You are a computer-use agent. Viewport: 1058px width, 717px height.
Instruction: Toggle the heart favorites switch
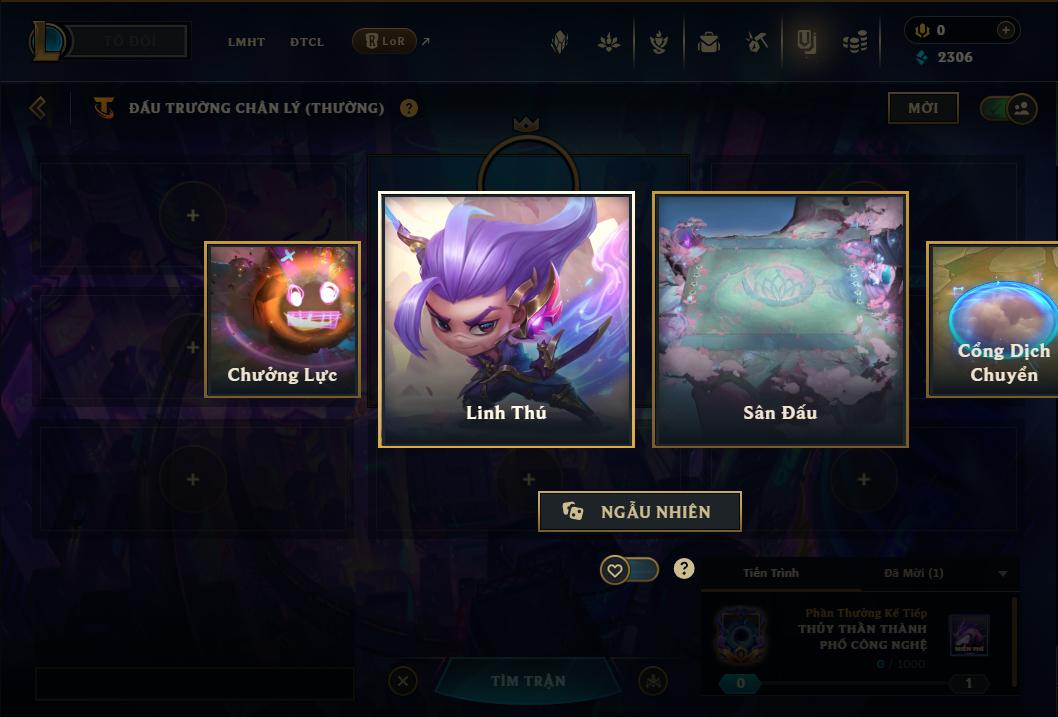(x=629, y=570)
